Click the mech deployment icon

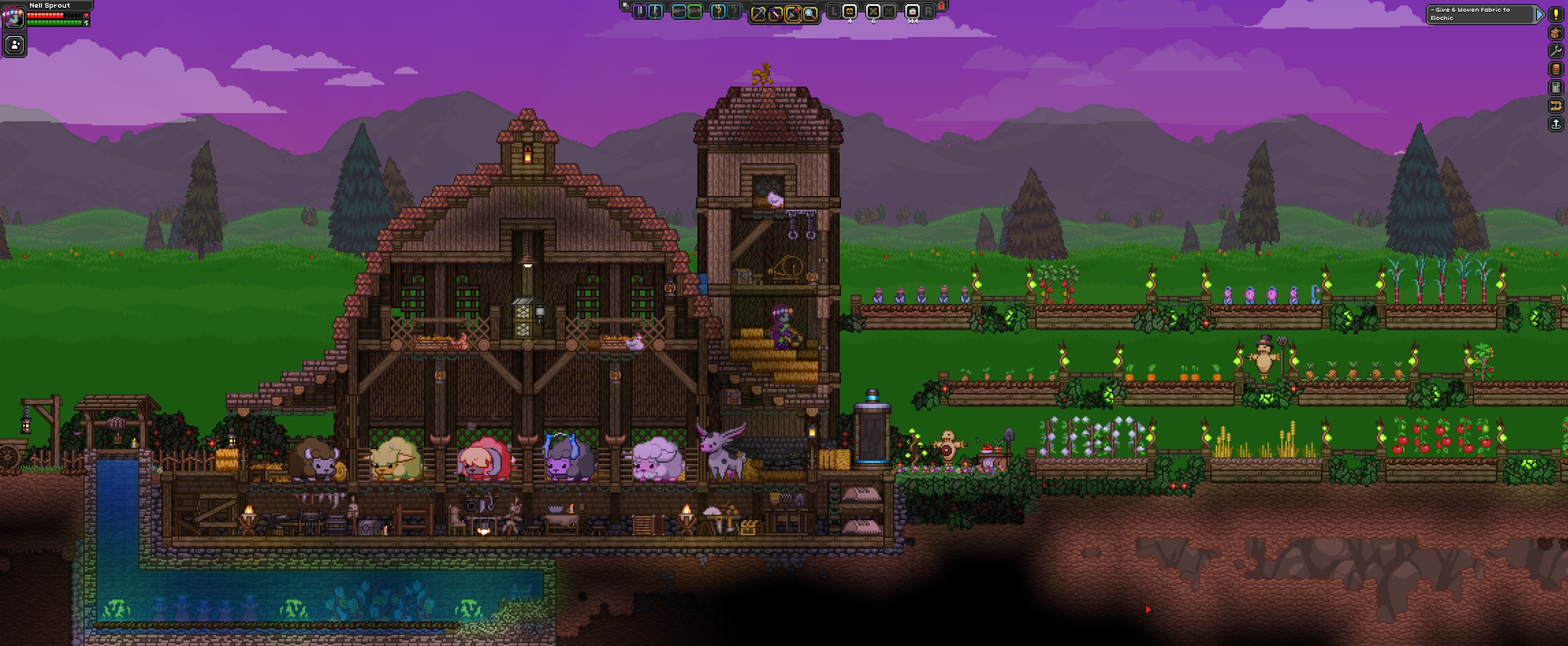coord(1557,106)
